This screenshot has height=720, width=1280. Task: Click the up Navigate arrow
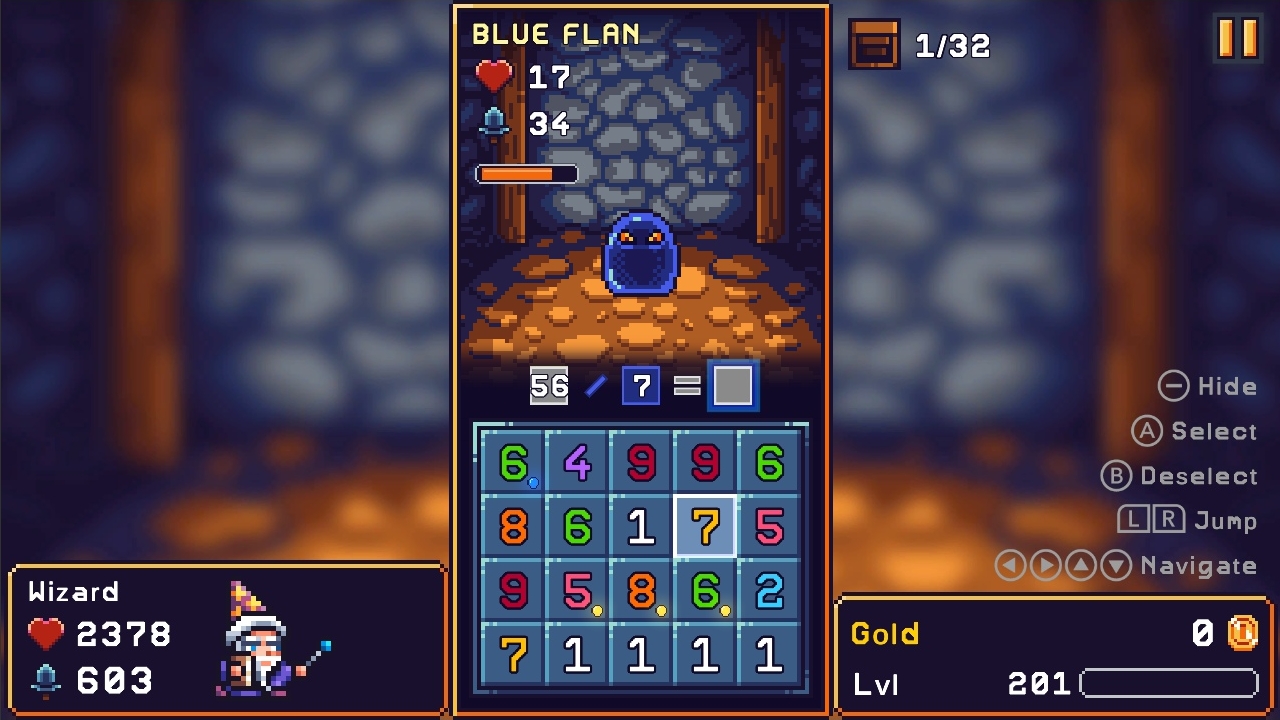pyautogui.click(x=1079, y=565)
